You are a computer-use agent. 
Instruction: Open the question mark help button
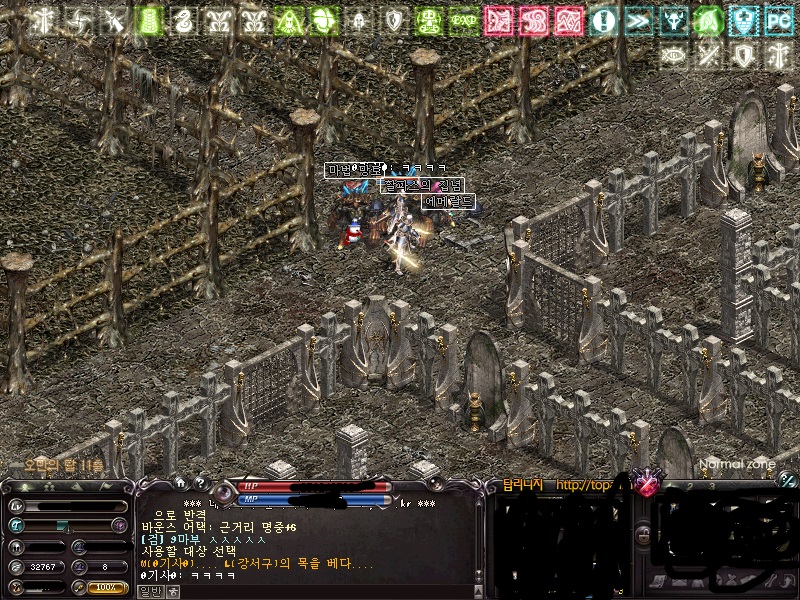click(x=199, y=483)
